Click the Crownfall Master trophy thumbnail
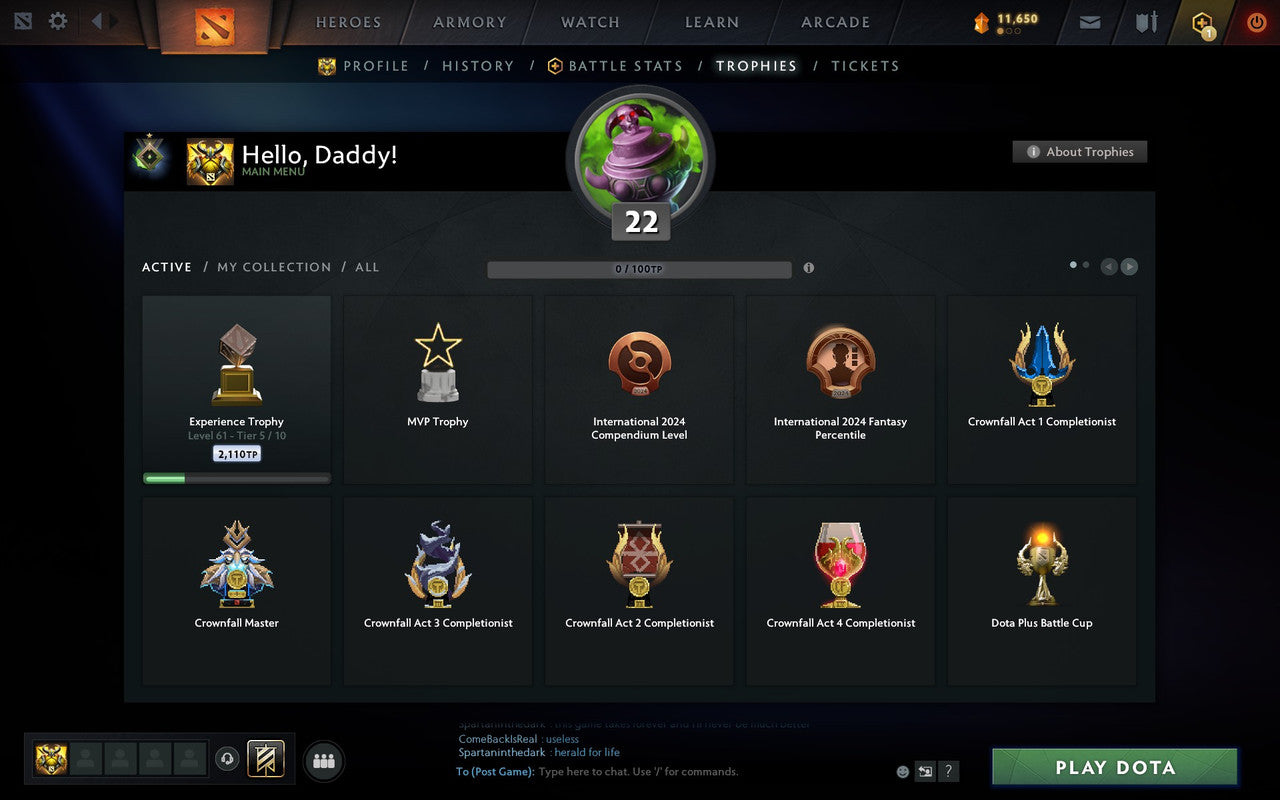1280x800 pixels. click(236, 563)
